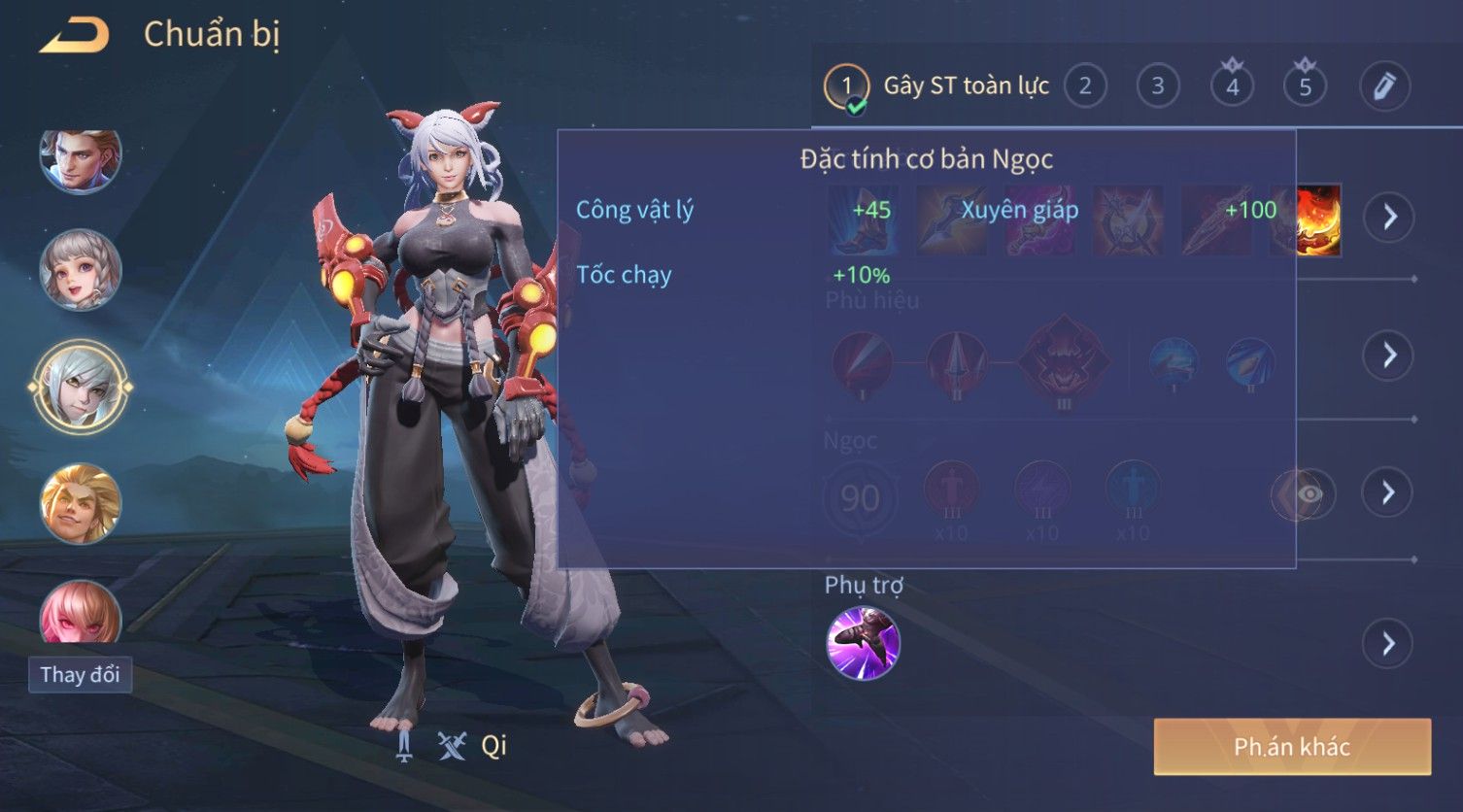Viewport: 1463px width, 812px height.
Task: Select the pink-haired hero portrait
Action: click(x=81, y=614)
